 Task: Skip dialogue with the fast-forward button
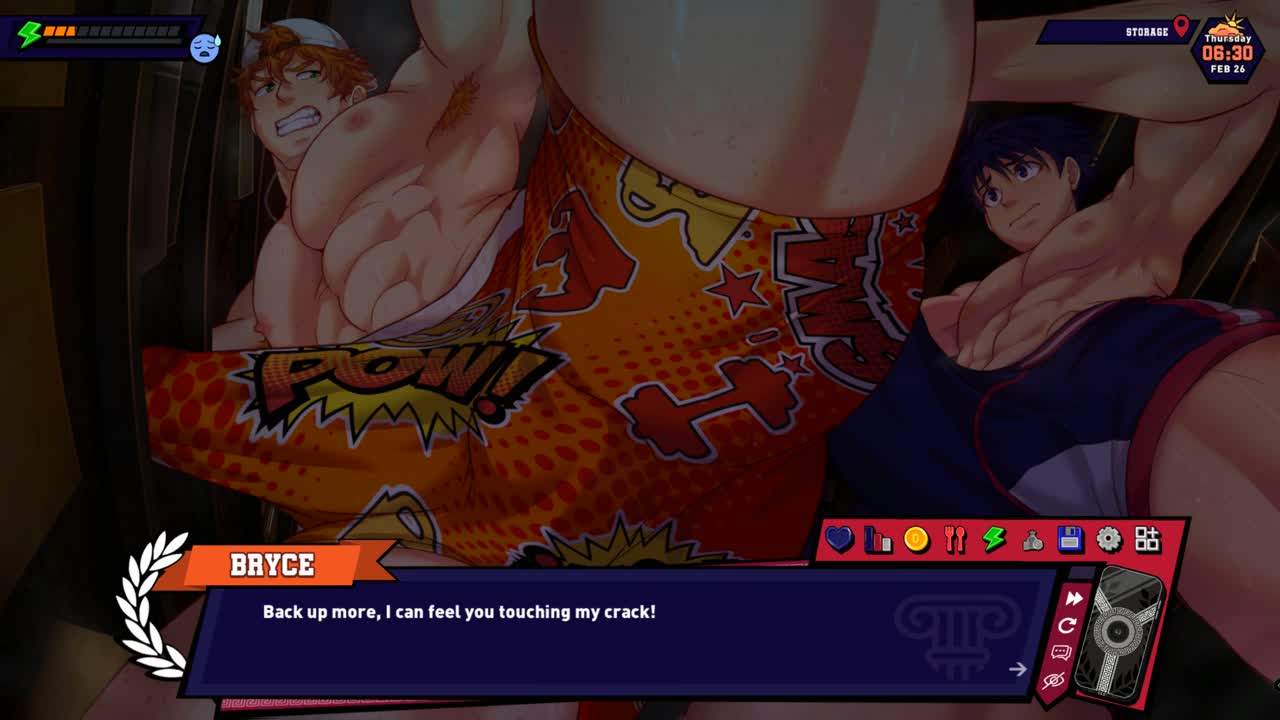point(1073,599)
